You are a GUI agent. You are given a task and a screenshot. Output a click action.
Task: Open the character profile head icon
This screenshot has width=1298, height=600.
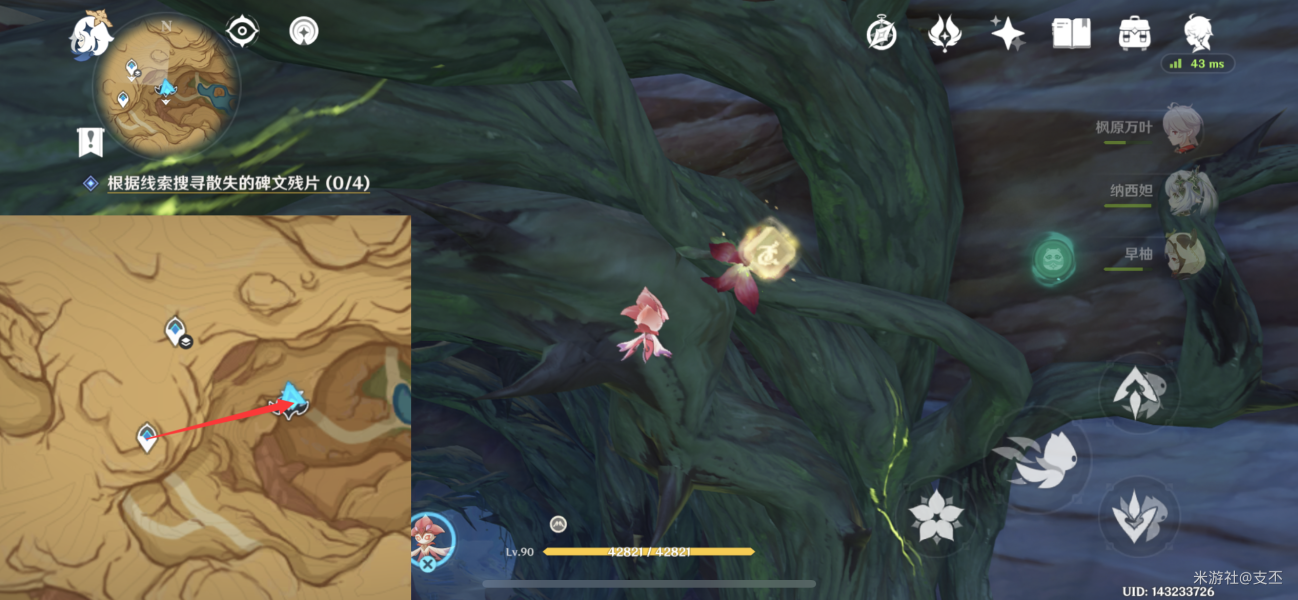point(1198,33)
